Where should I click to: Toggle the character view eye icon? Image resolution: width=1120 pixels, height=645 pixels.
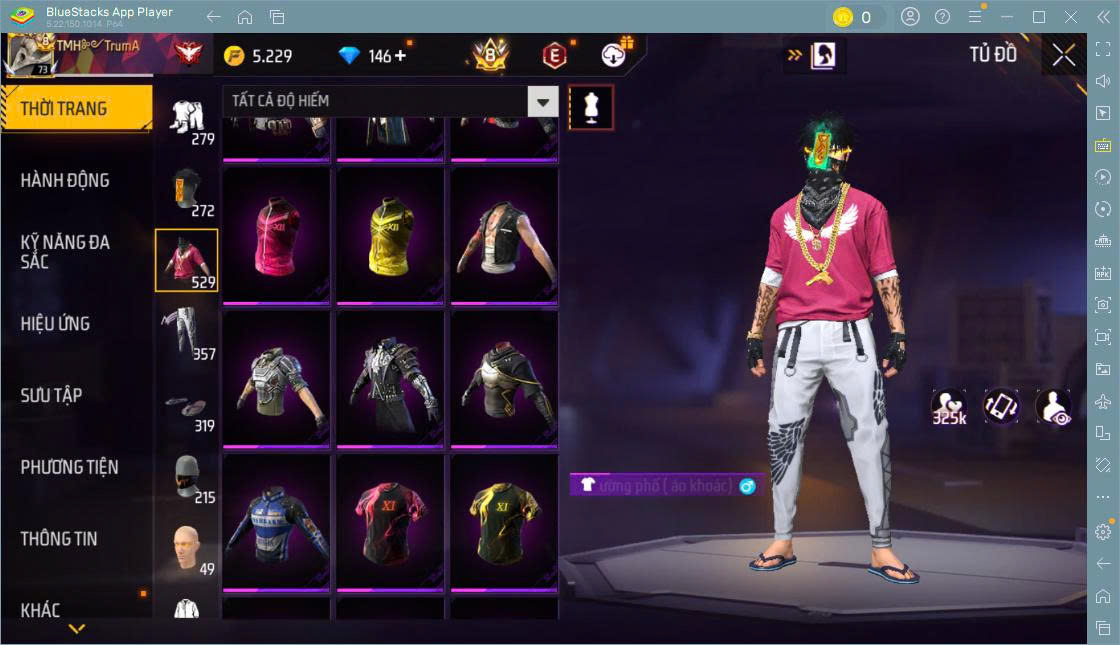pyautogui.click(x=1053, y=407)
